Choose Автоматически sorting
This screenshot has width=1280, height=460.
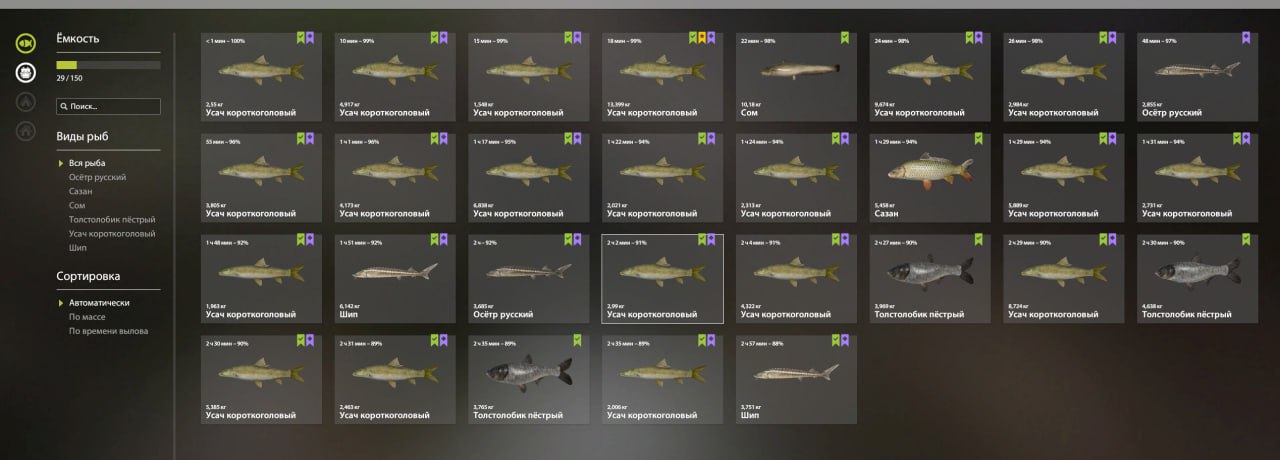click(99, 302)
